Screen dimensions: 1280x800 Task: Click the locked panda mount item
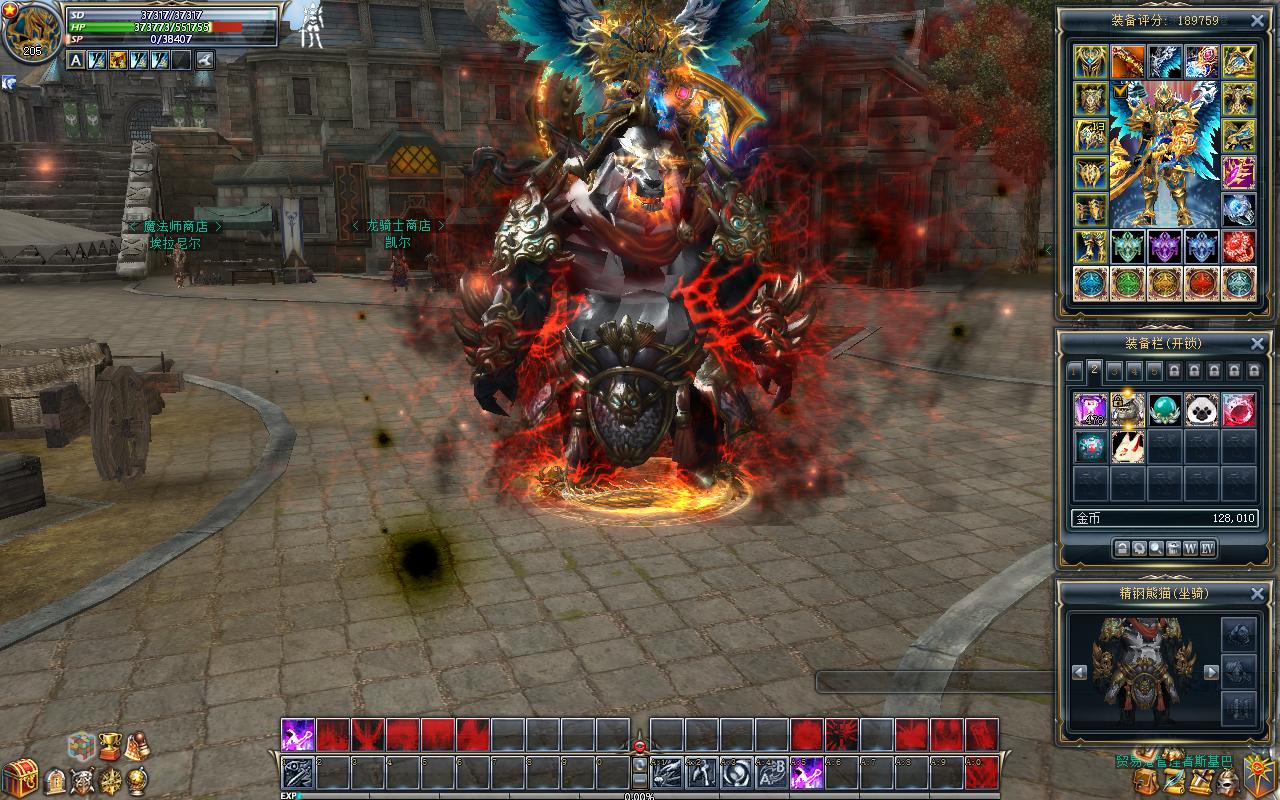pos(1128,409)
